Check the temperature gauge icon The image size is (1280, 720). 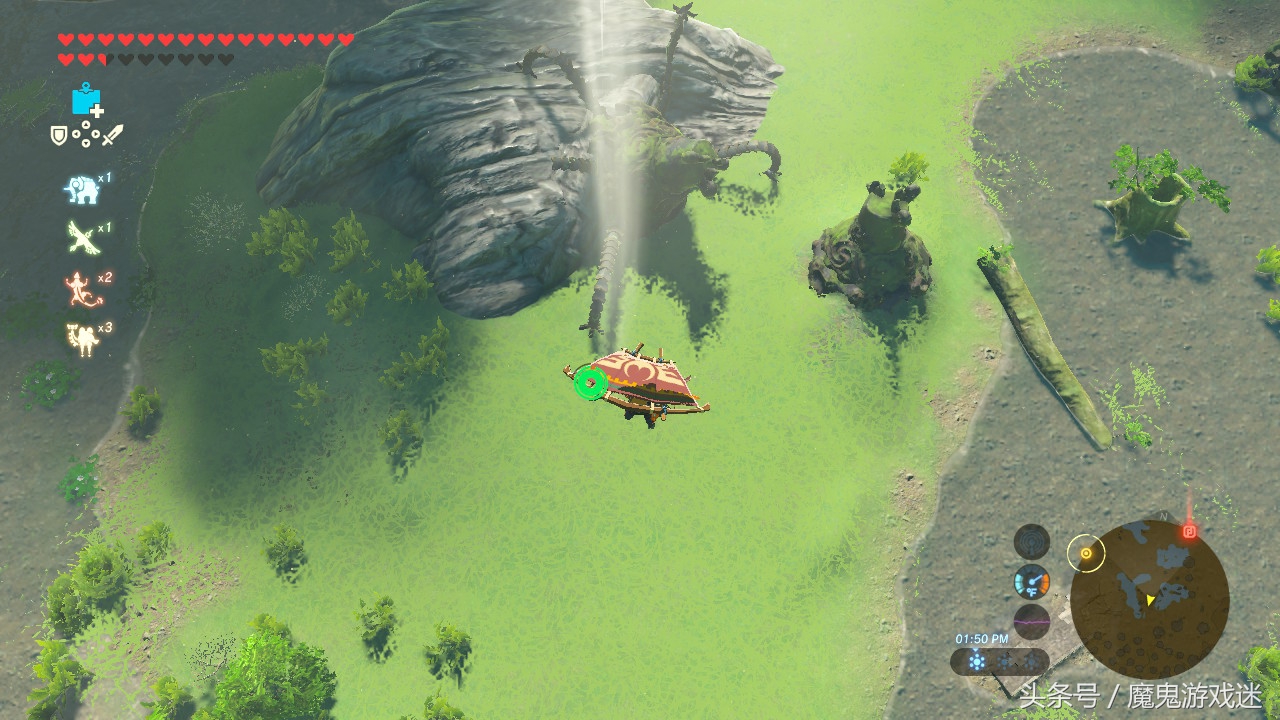(1031, 581)
